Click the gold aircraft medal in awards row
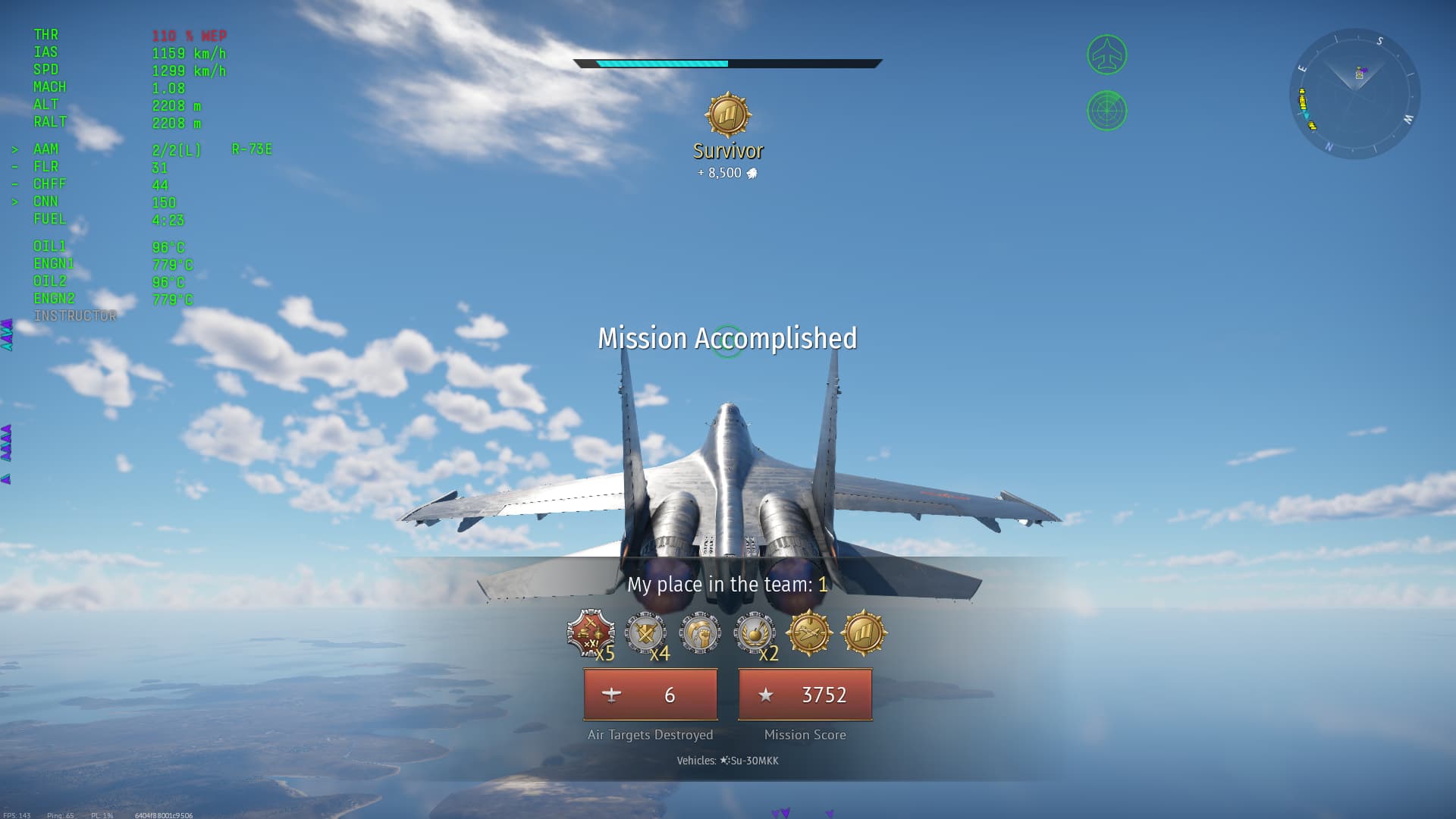Screen dimensions: 1456x819 pyautogui.click(x=809, y=632)
